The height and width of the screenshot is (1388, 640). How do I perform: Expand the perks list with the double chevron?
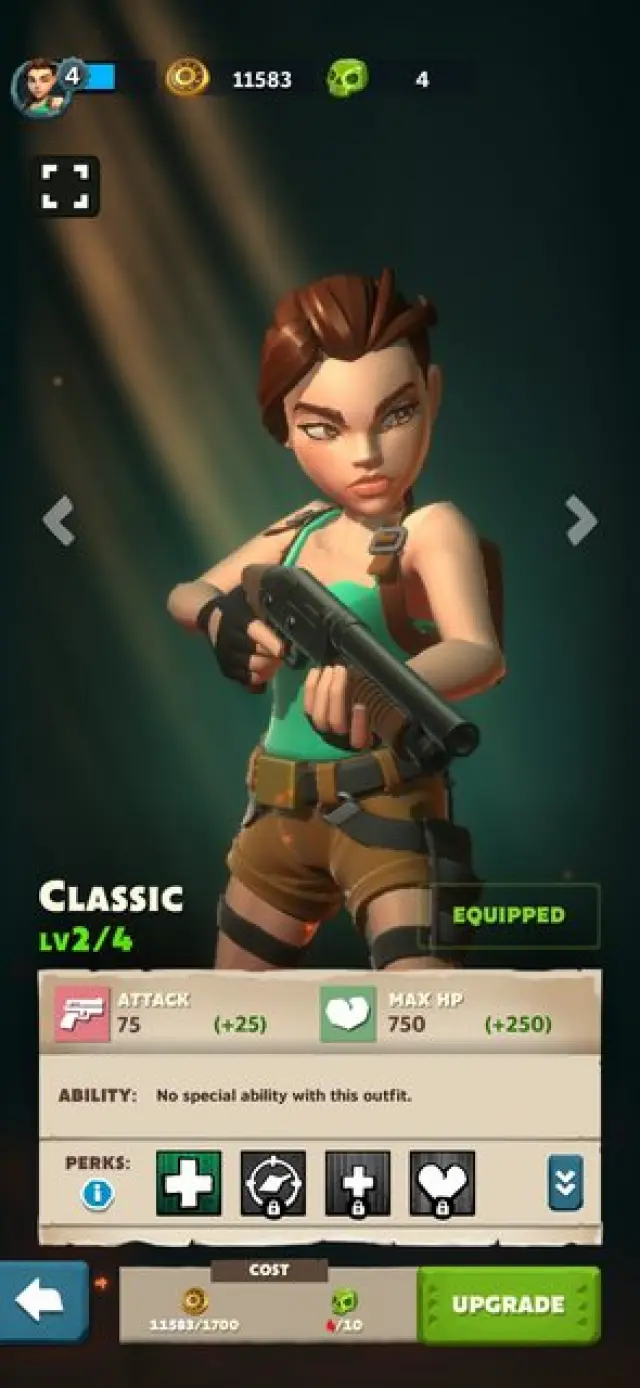coord(565,1183)
